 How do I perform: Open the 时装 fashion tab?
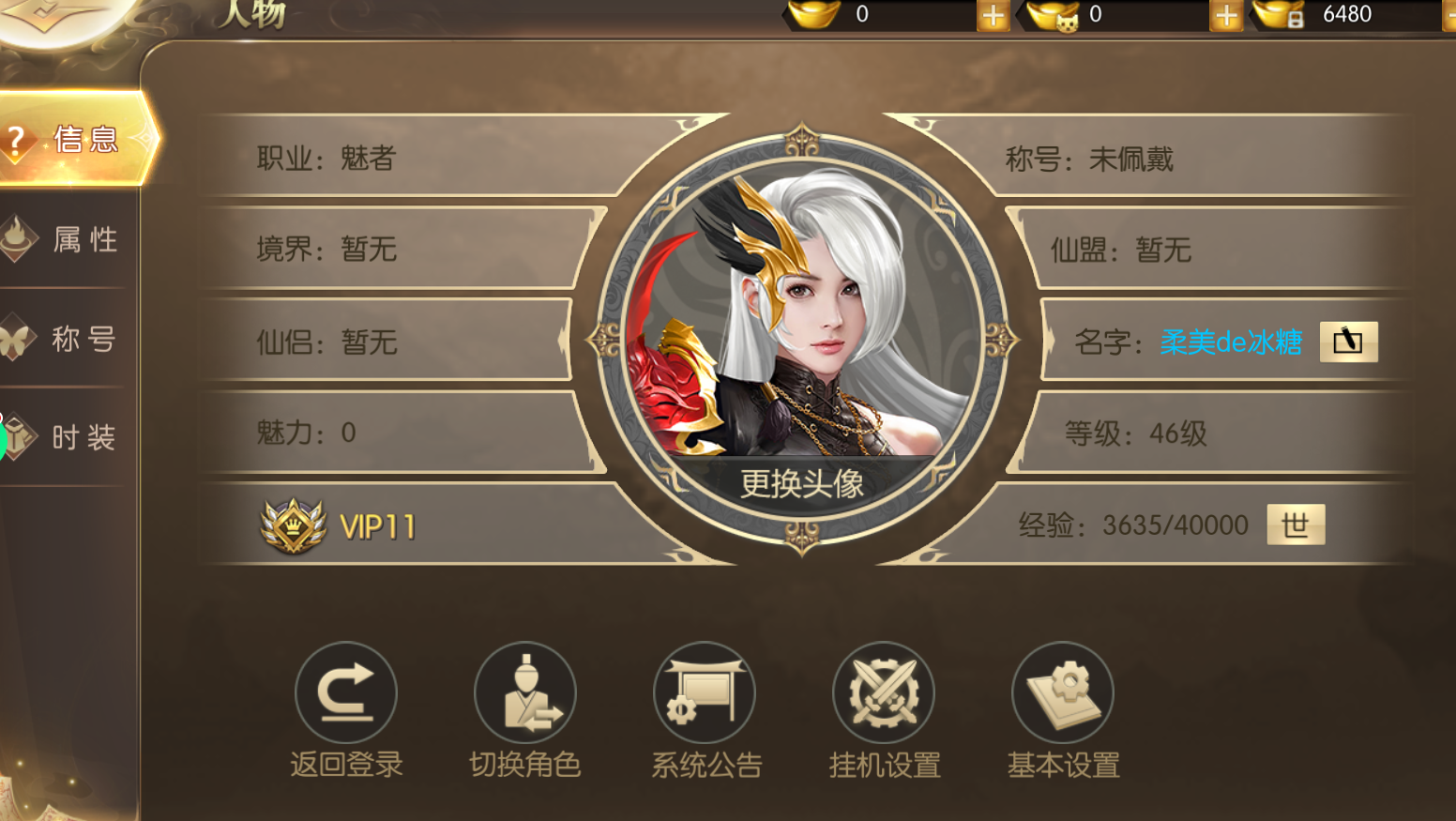tap(70, 436)
